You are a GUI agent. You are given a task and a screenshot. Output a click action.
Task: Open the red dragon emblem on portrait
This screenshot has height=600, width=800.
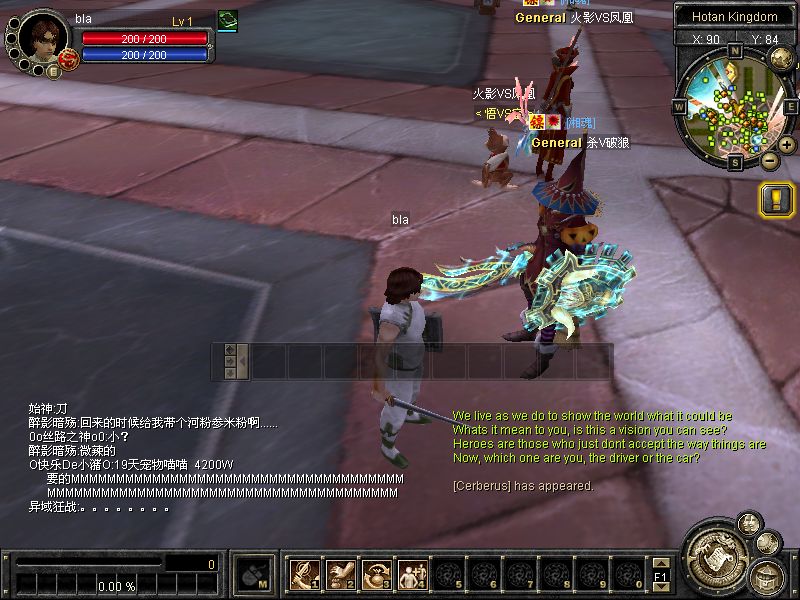[x=68, y=58]
